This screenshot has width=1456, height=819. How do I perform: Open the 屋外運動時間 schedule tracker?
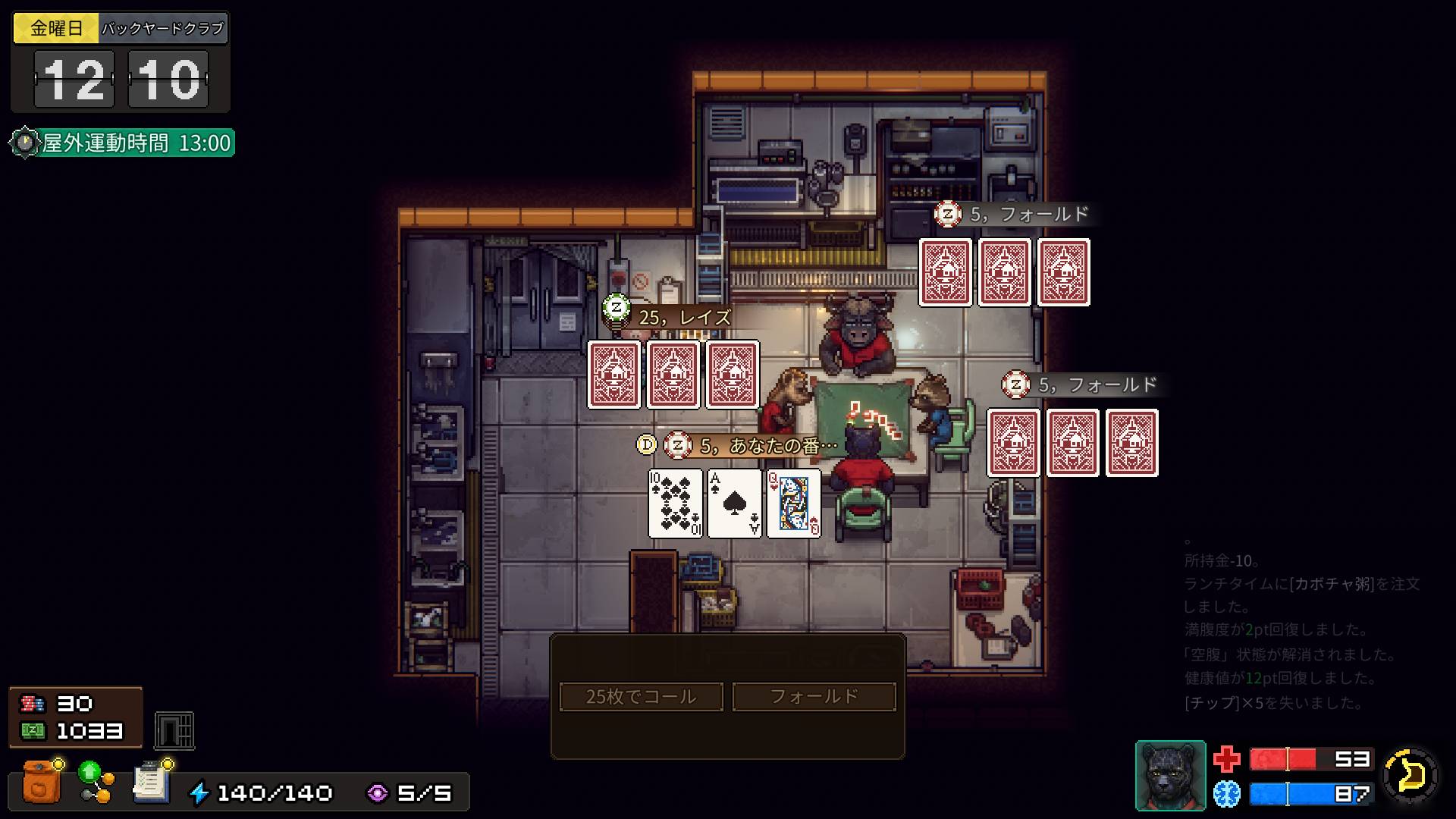tap(123, 143)
